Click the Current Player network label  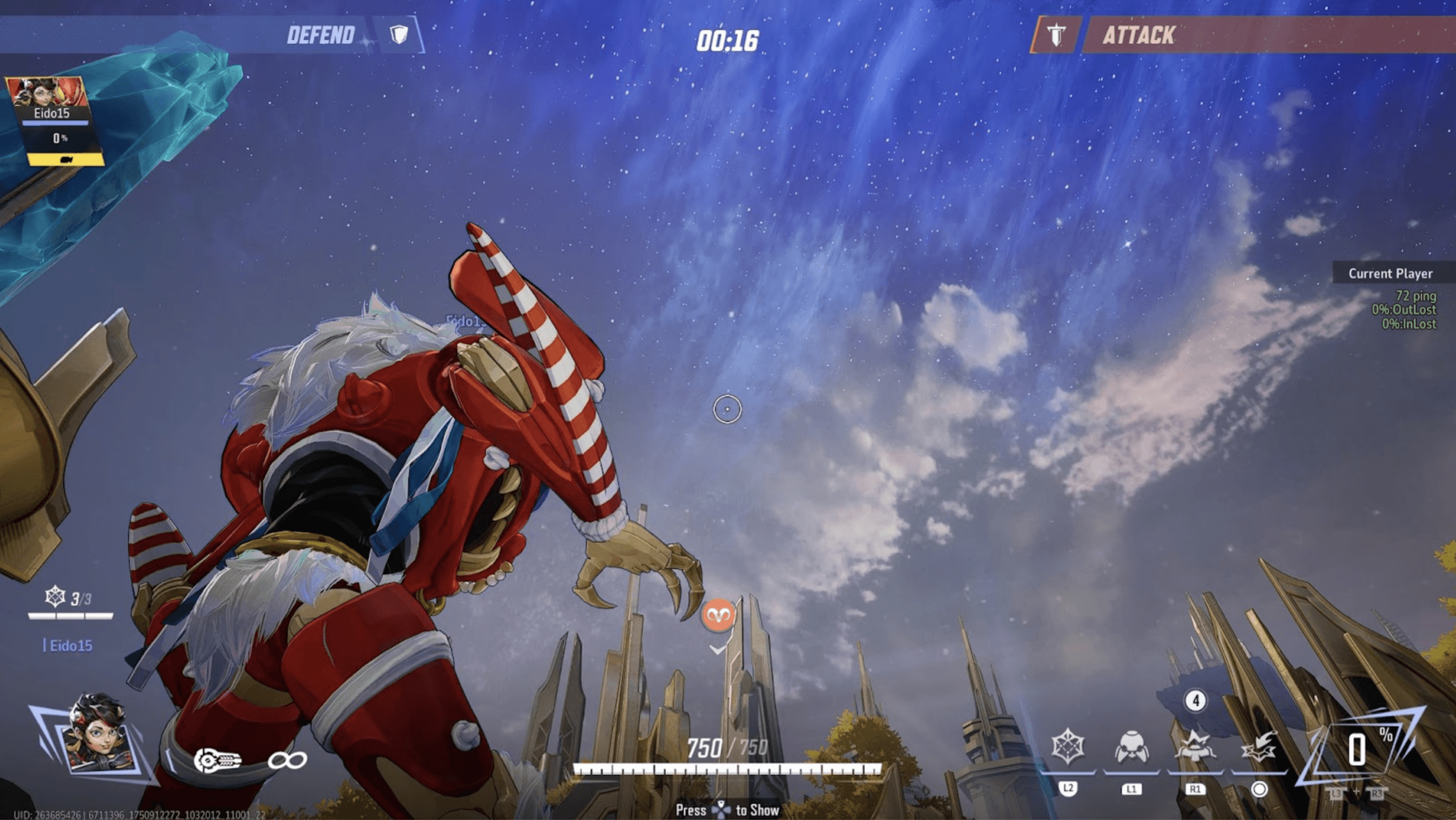(1390, 274)
